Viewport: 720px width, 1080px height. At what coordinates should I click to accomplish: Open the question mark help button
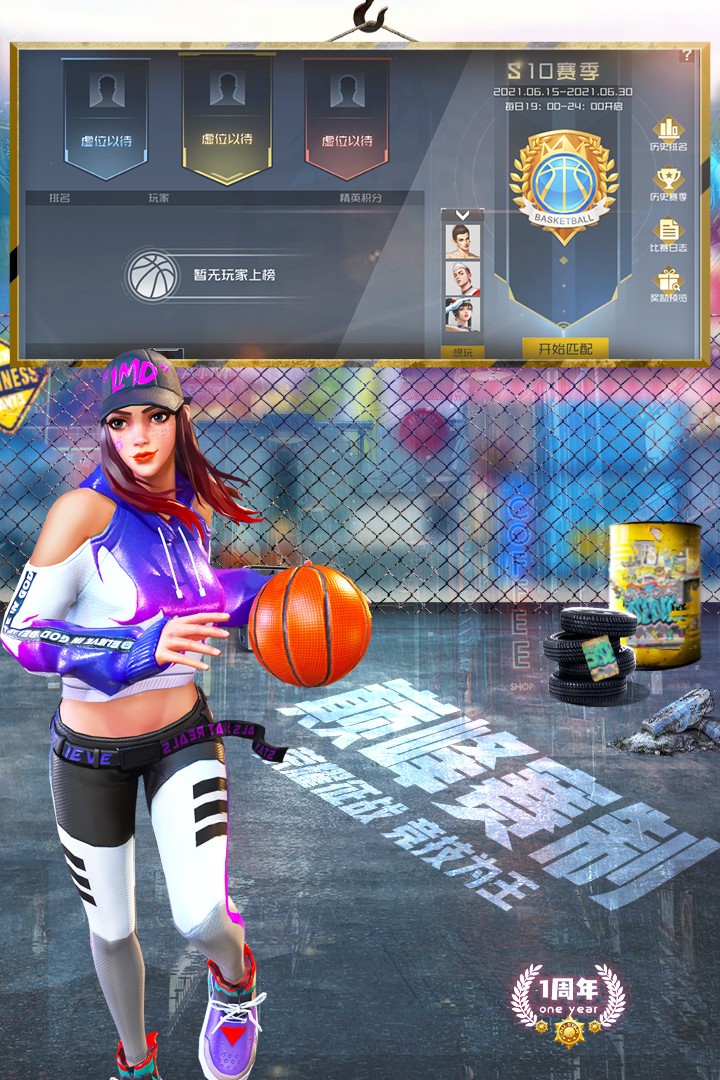click(x=687, y=56)
